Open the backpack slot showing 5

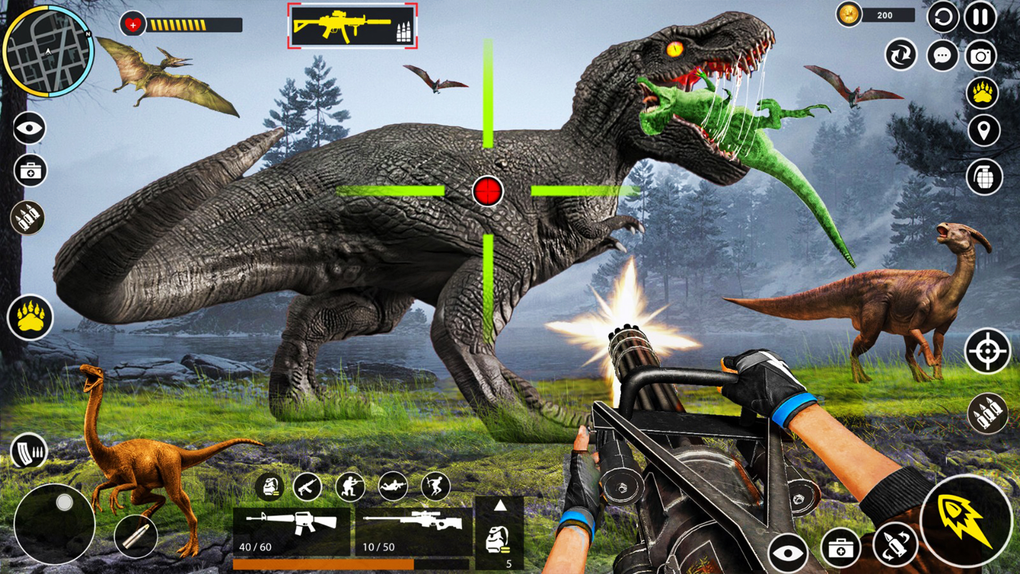coord(499,533)
